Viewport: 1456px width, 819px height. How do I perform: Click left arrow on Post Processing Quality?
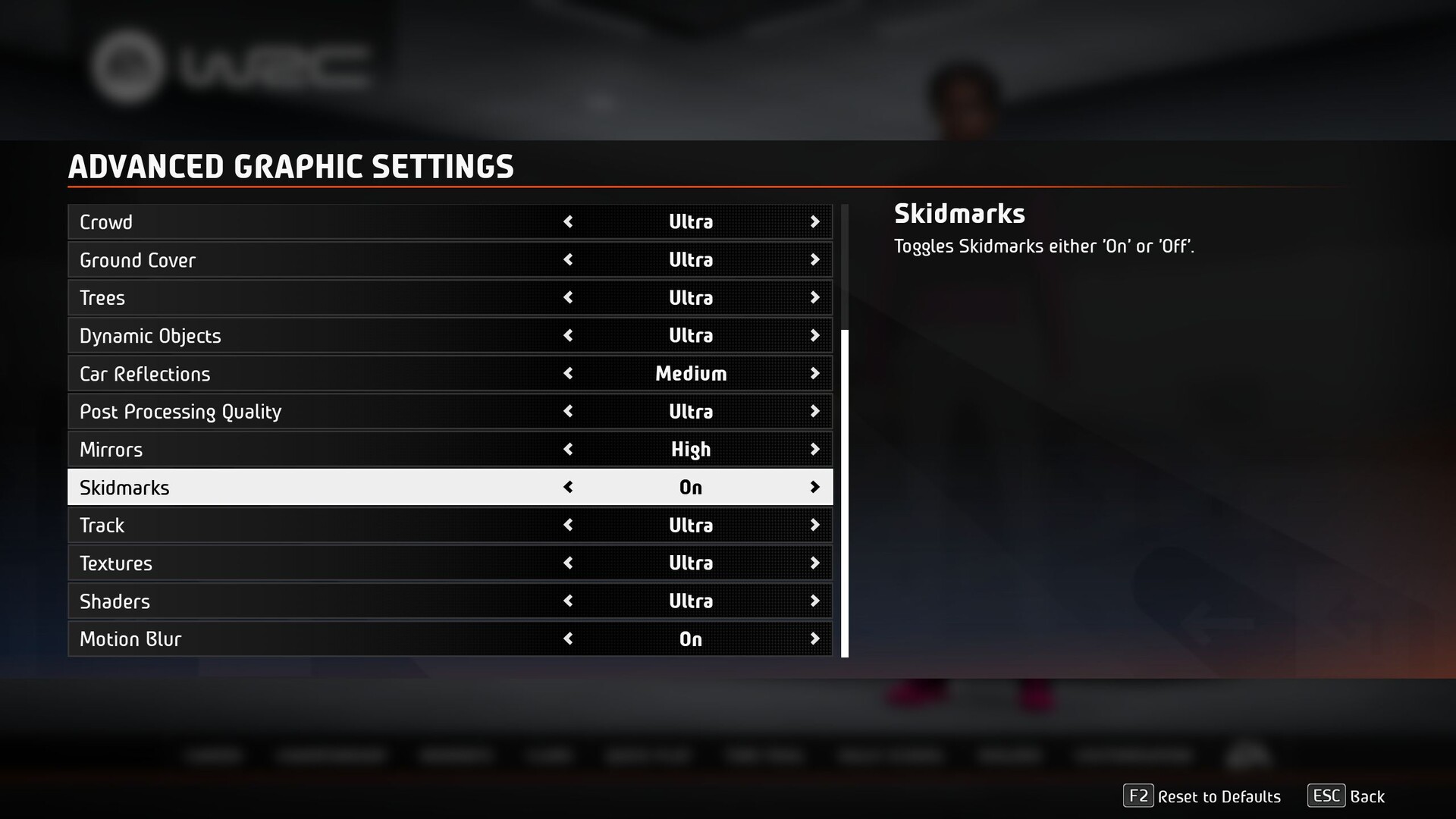568,412
